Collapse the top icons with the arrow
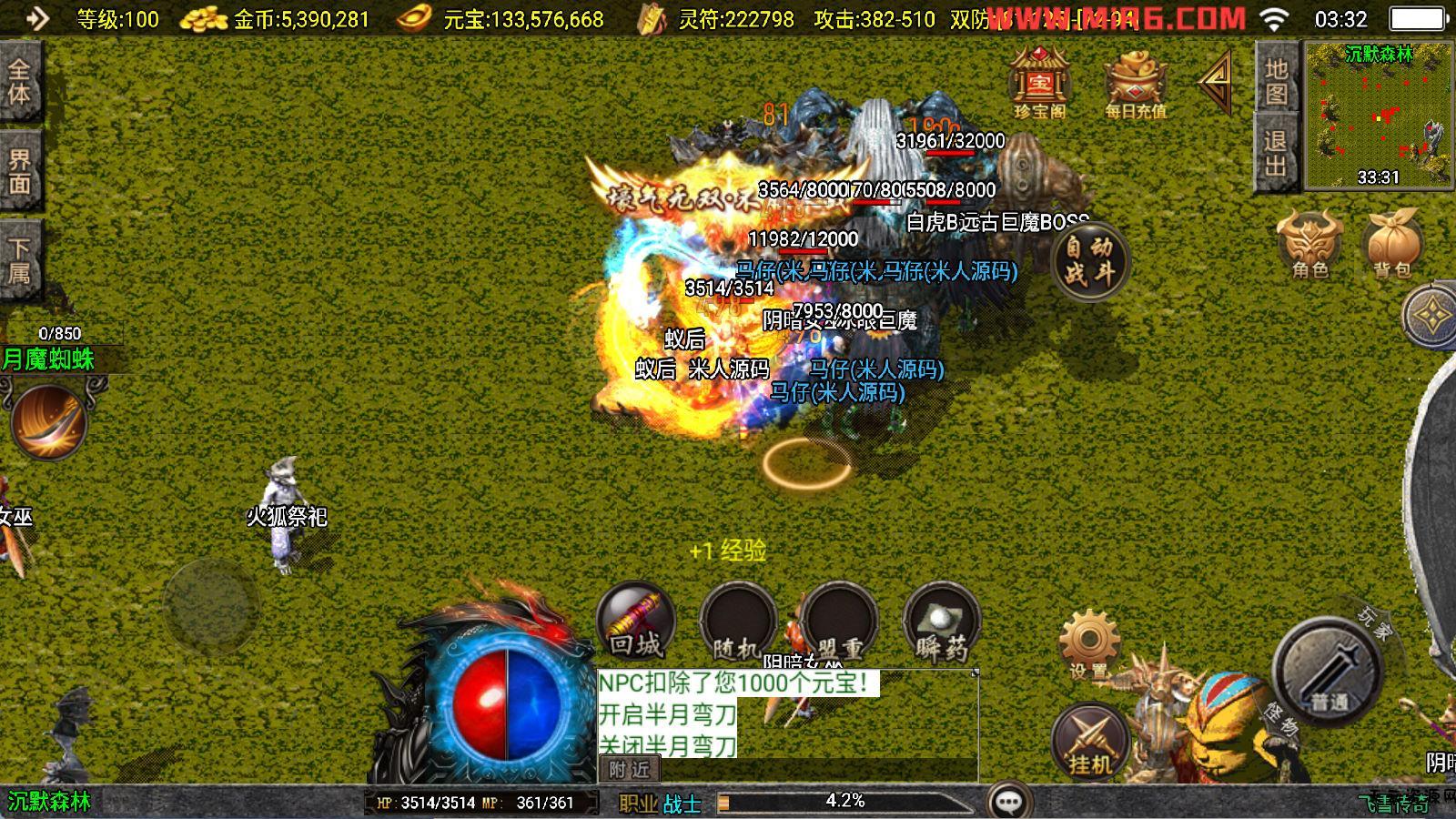The image size is (1456, 819). tap(1216, 82)
